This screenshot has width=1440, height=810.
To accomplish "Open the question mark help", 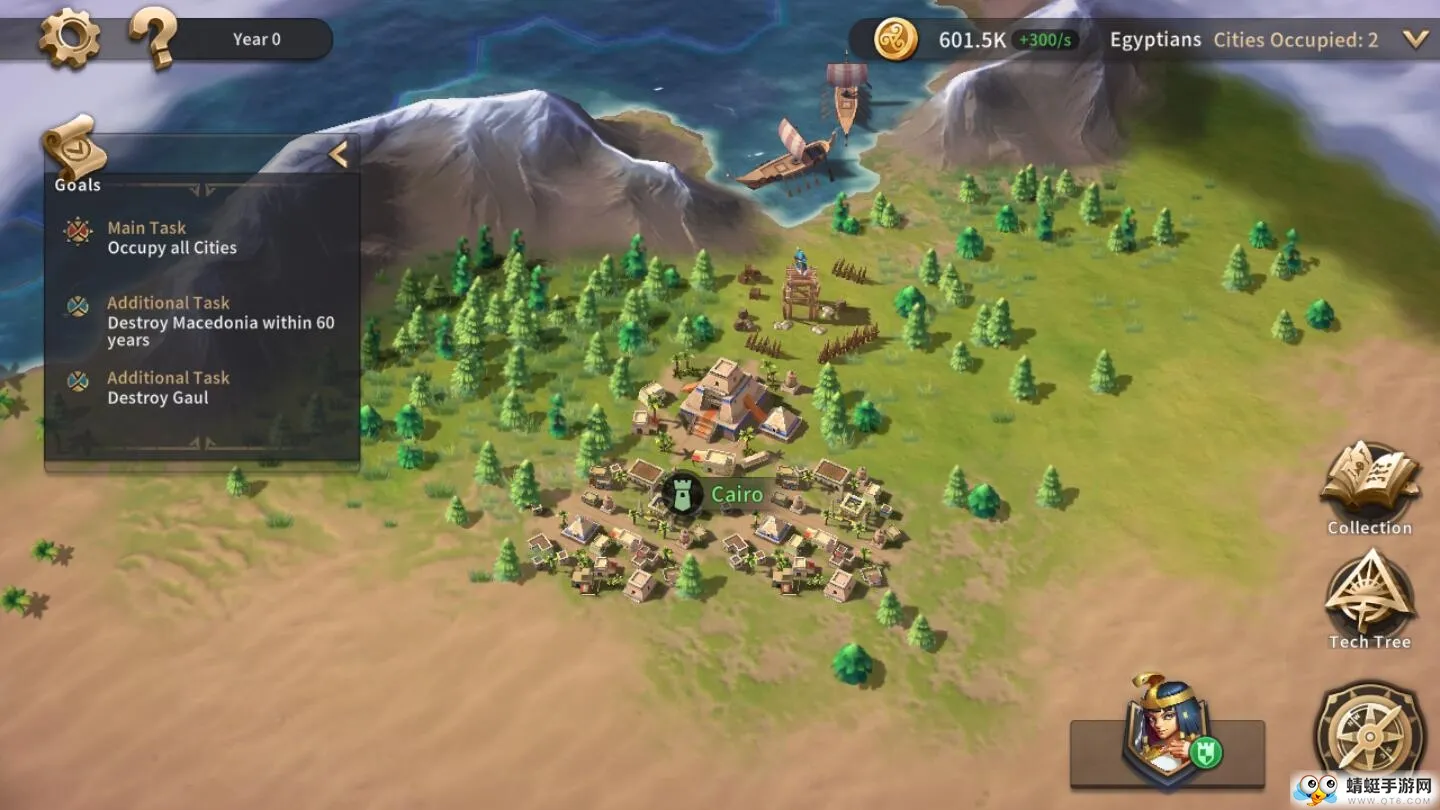I will click(153, 40).
